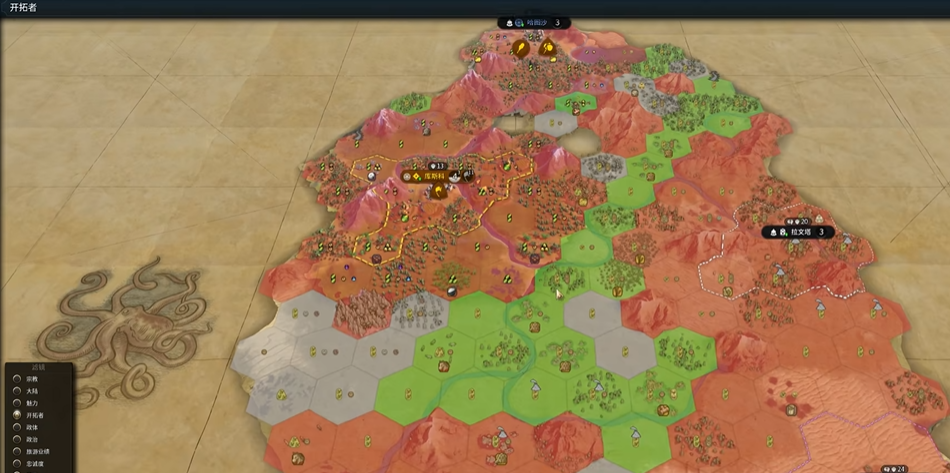Choose the 大陆 (Continent) lens

[17, 391]
